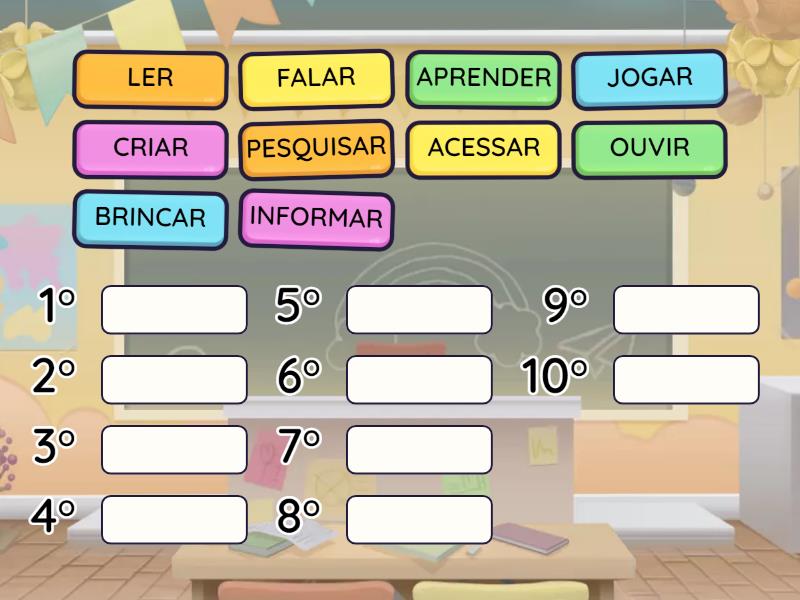Choose the yellow ACESSAR word tile
Viewport: 800px width, 600px height.
click(484, 148)
